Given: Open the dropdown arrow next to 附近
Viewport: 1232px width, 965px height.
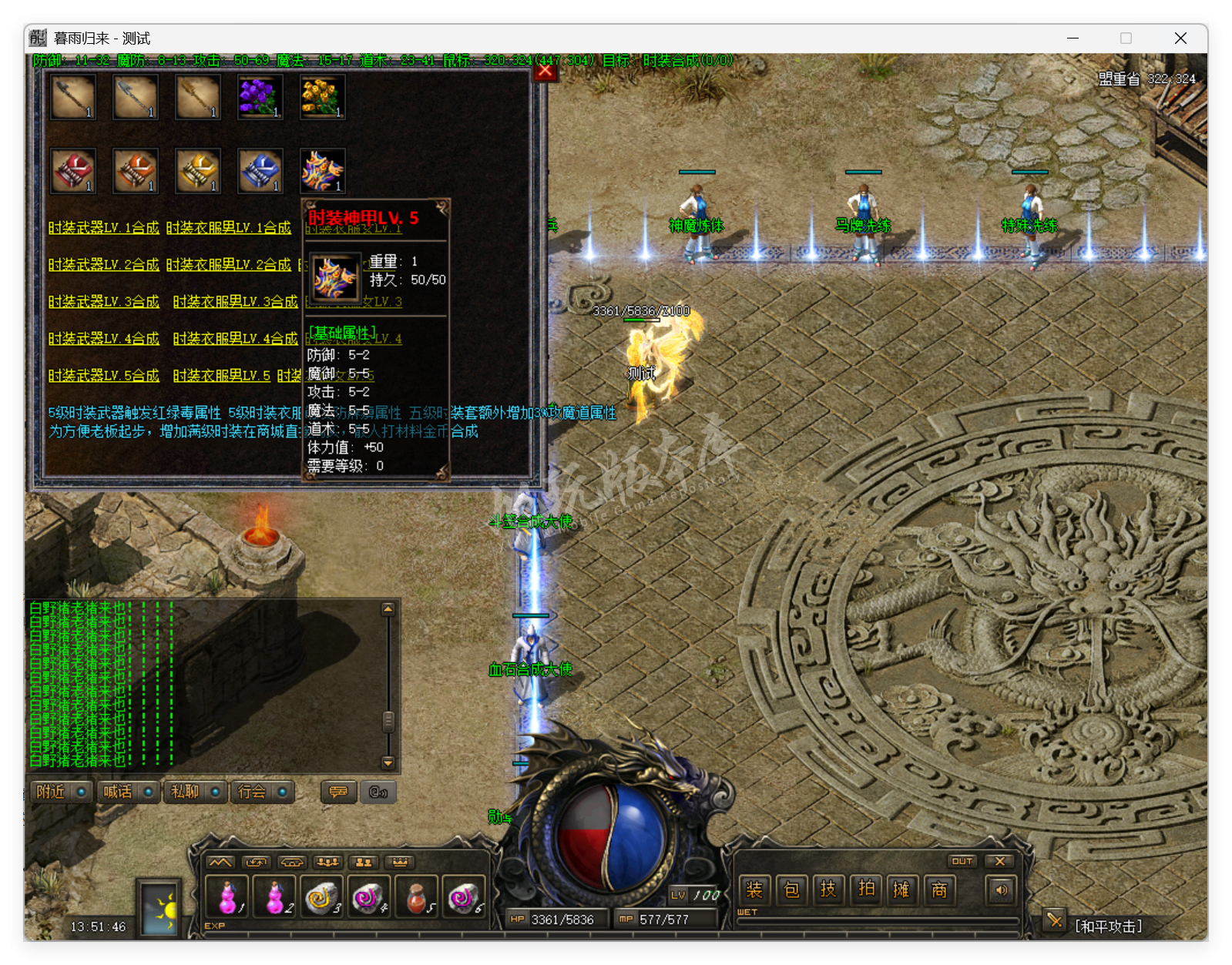Looking at the screenshot, I should [82, 792].
